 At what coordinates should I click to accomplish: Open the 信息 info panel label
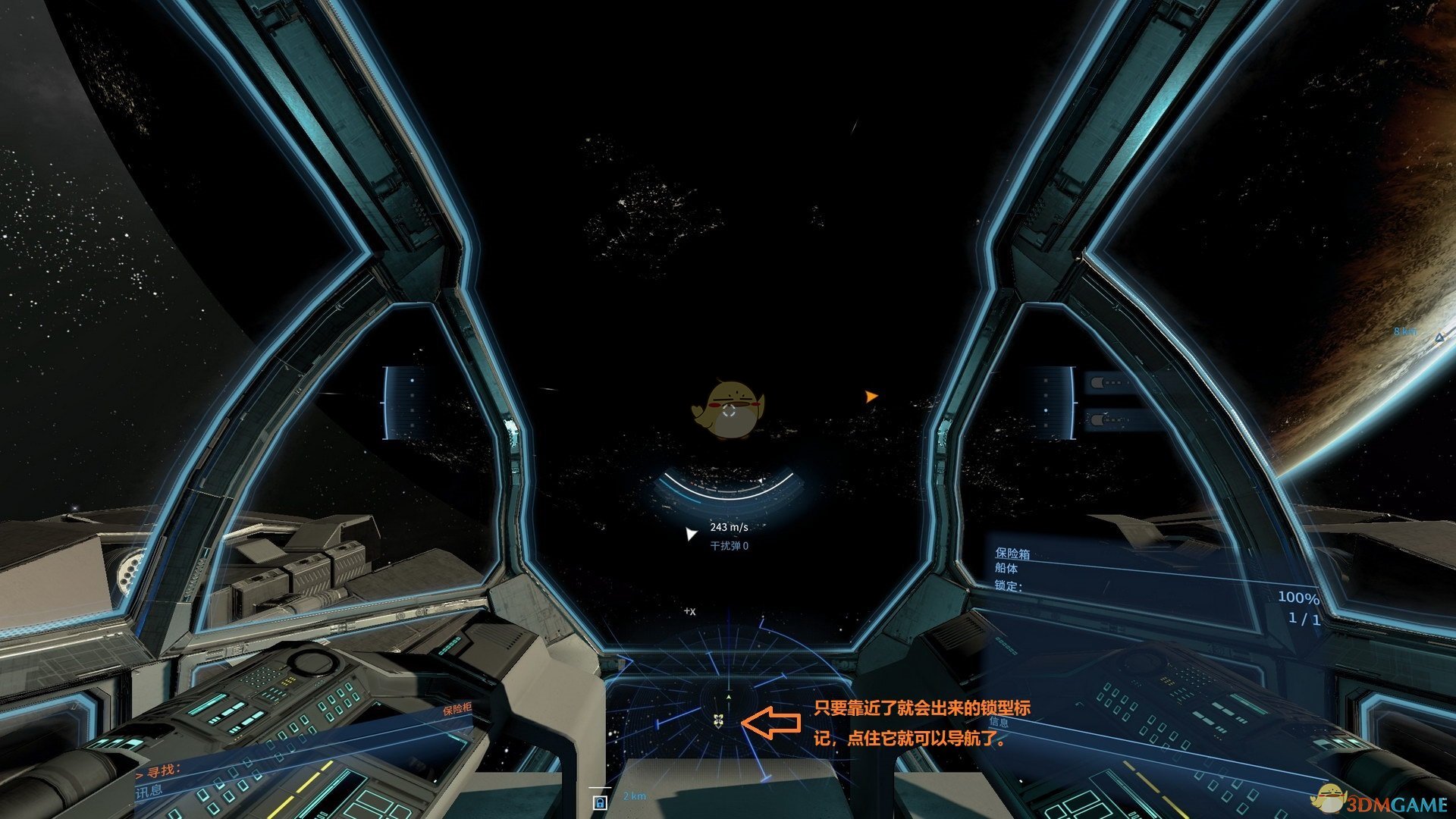pyautogui.click(x=999, y=722)
